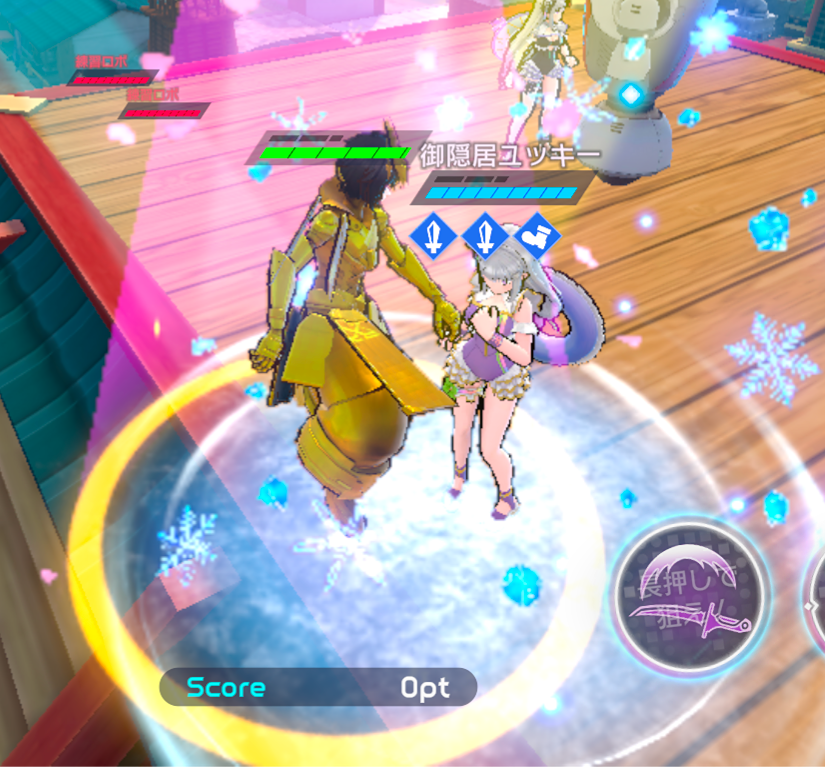Activate the purple dagger slash skill
Screen dimensions: 825x767
pos(691,597)
